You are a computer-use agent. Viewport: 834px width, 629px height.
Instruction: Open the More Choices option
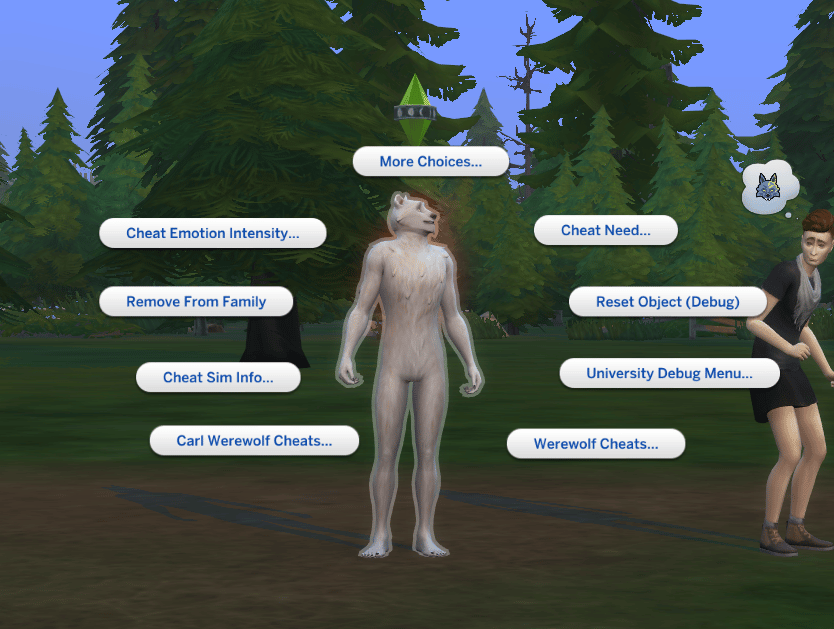pos(430,161)
